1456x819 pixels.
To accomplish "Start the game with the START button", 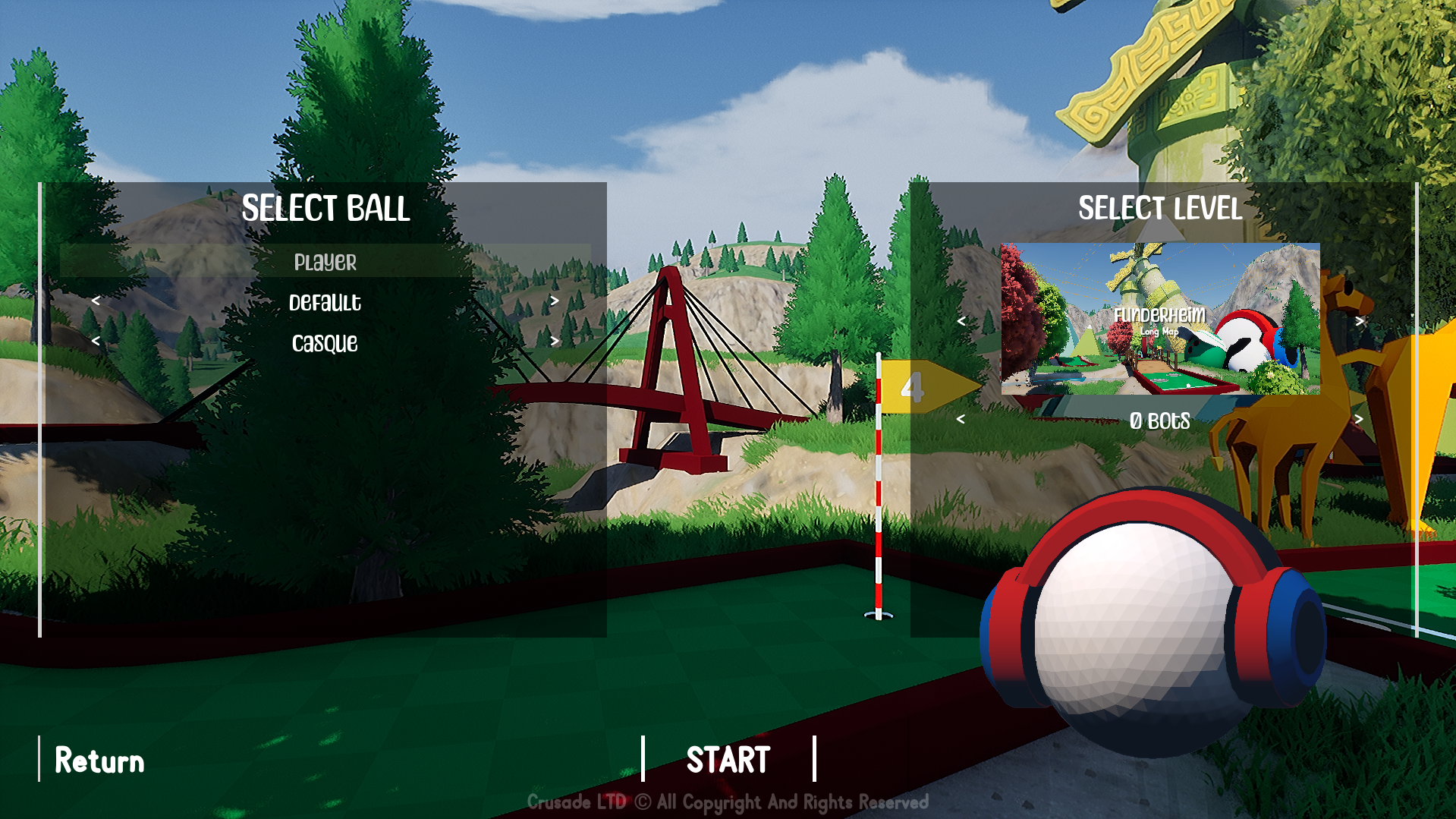I will click(728, 760).
